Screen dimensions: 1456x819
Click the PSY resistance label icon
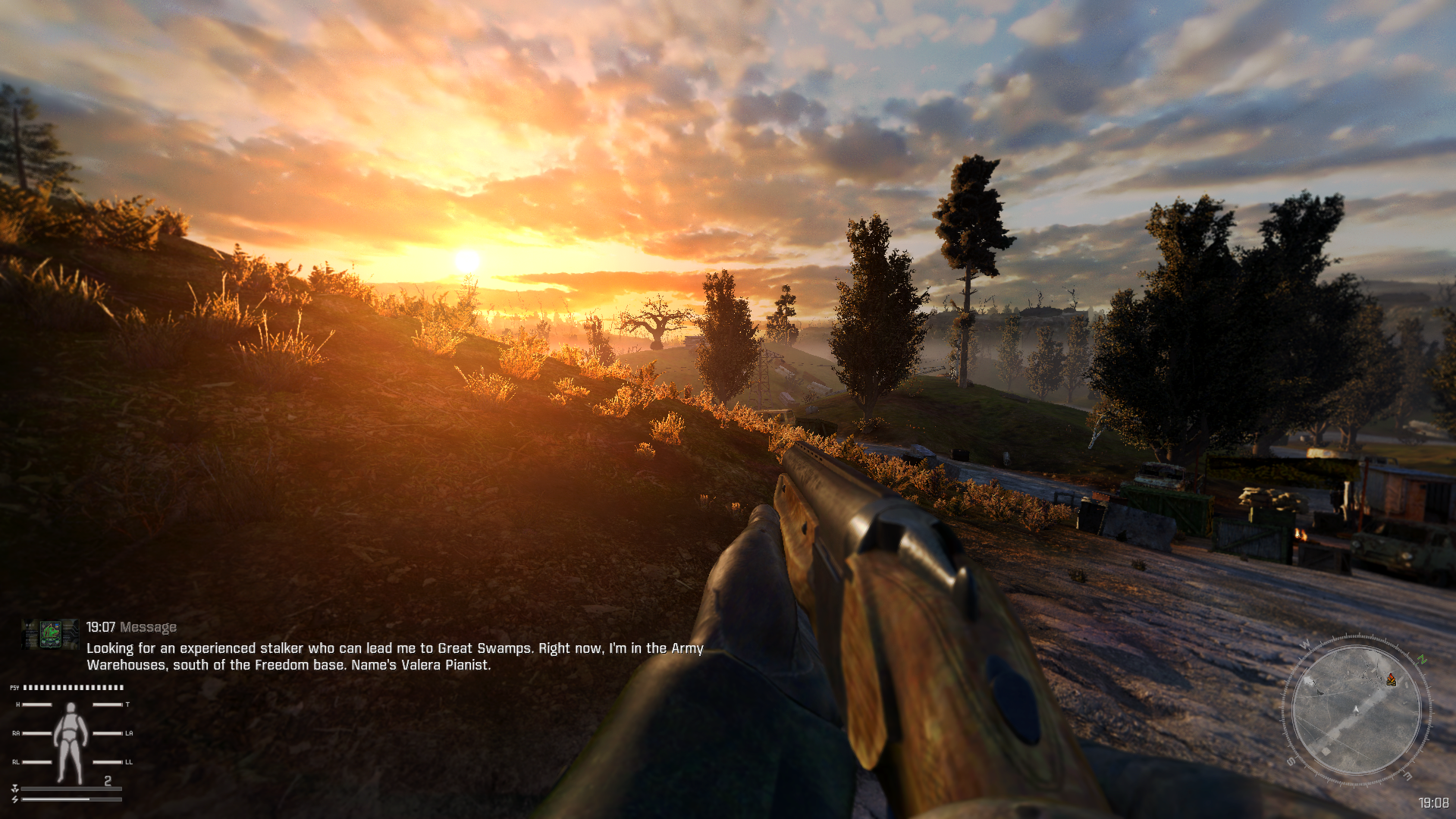coord(15,687)
